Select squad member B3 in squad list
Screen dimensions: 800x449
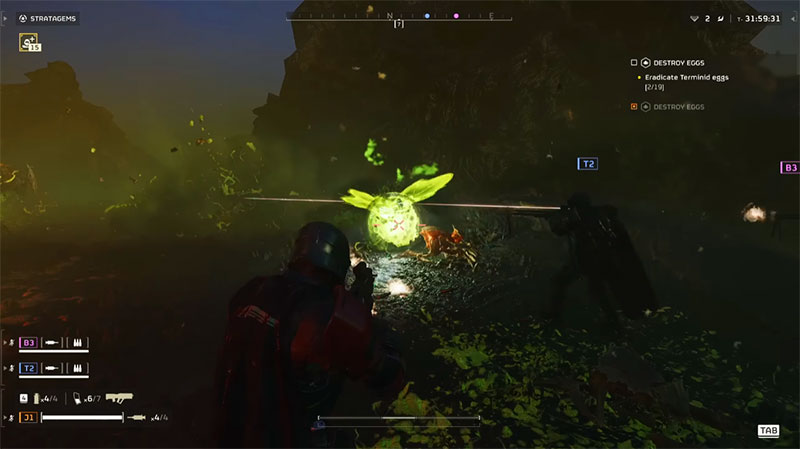pos(29,342)
